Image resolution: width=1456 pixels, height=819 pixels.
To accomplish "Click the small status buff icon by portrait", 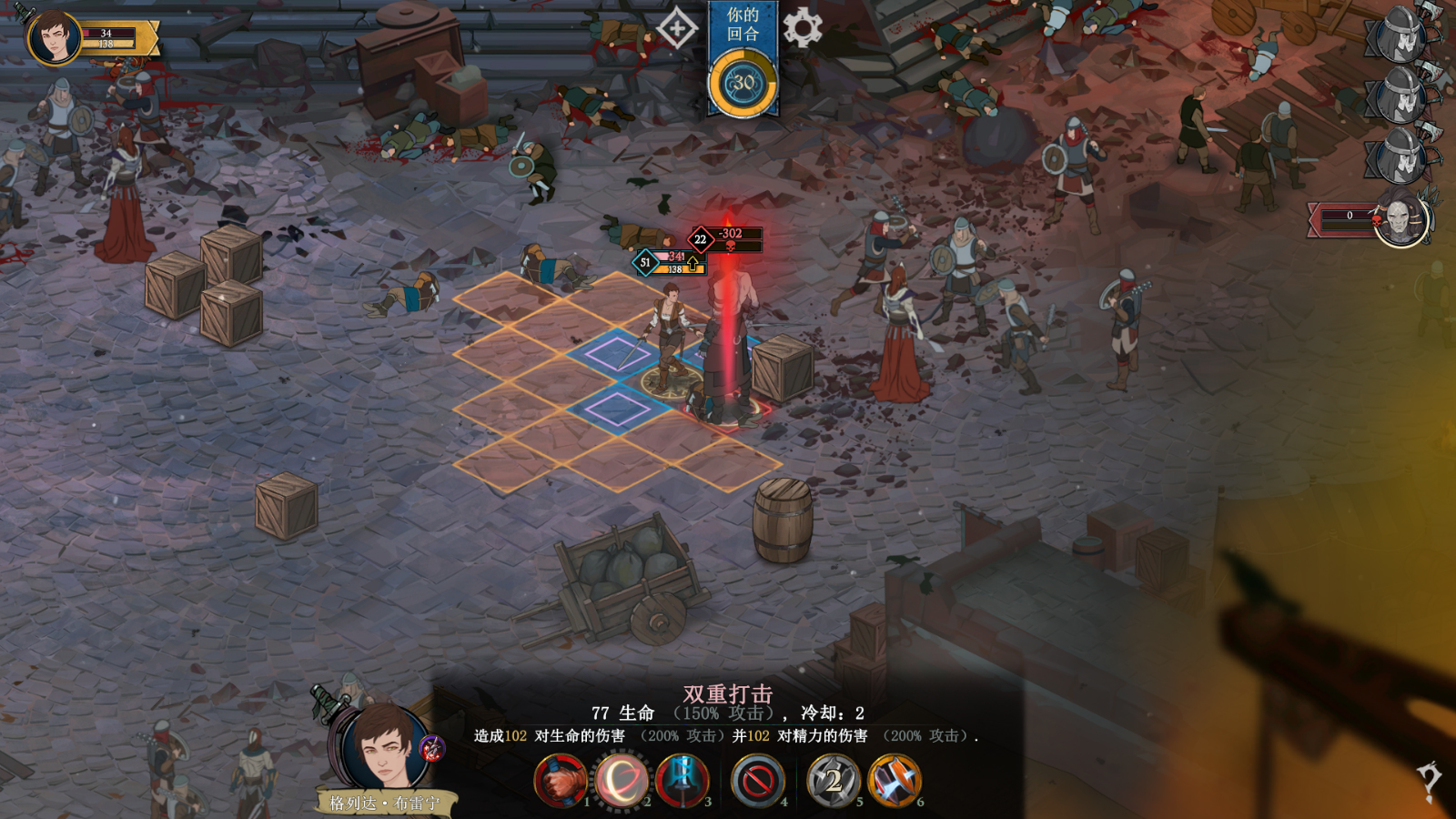I will click(432, 749).
